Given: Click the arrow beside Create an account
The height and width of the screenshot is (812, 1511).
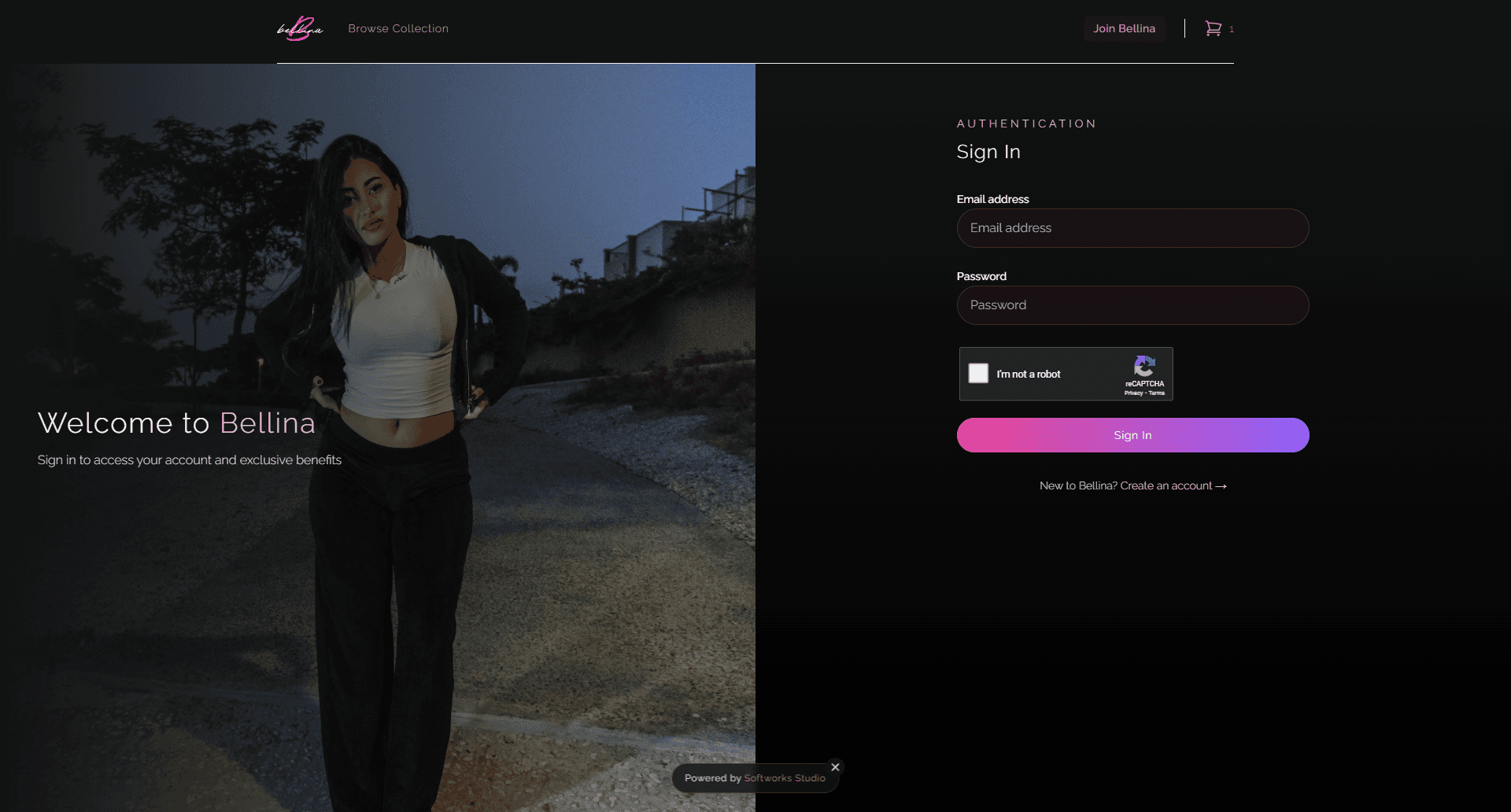Looking at the screenshot, I should point(1221,485).
